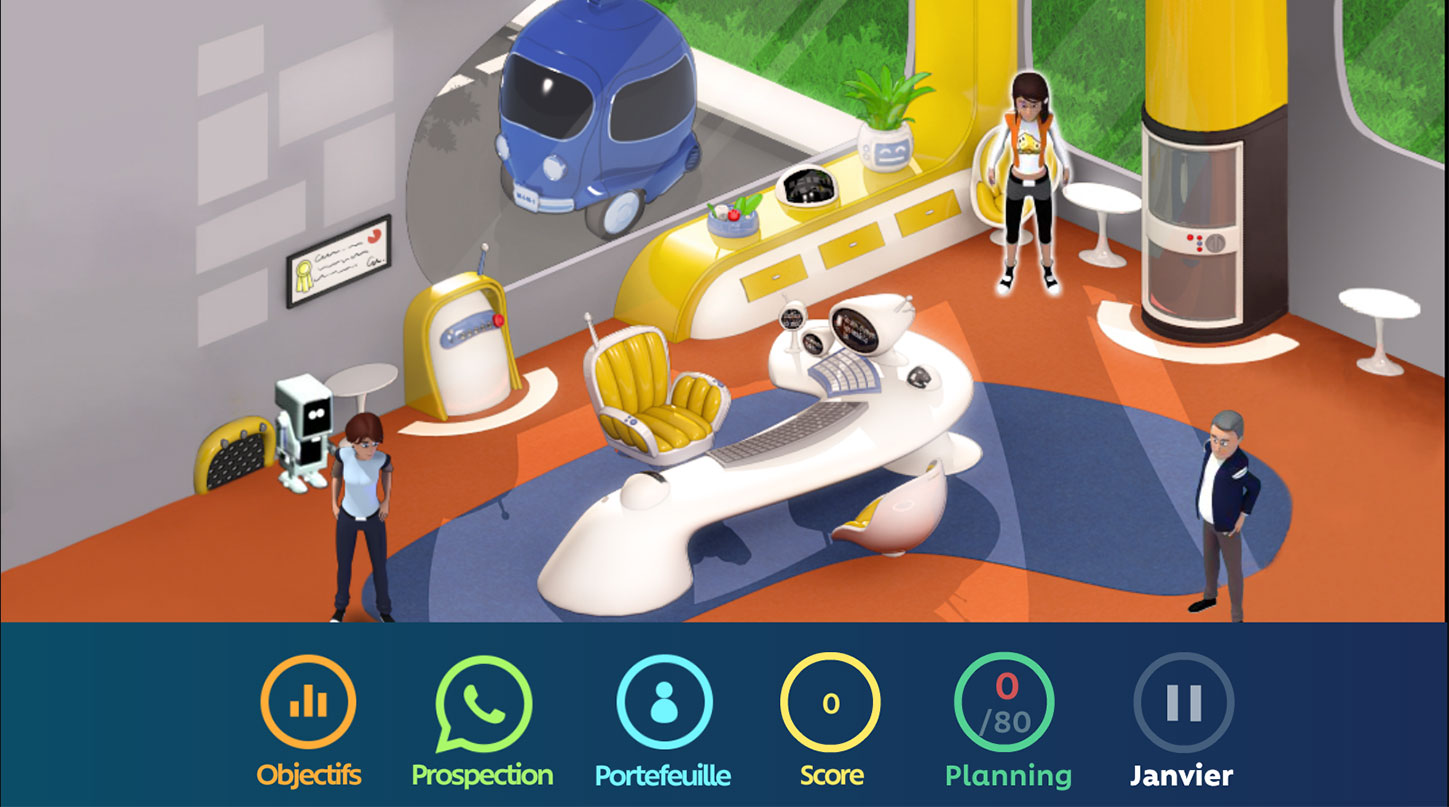This screenshot has height=807, width=1449.
Task: Open the Portefeuille client portfolio
Action: pyautogui.click(x=663, y=703)
